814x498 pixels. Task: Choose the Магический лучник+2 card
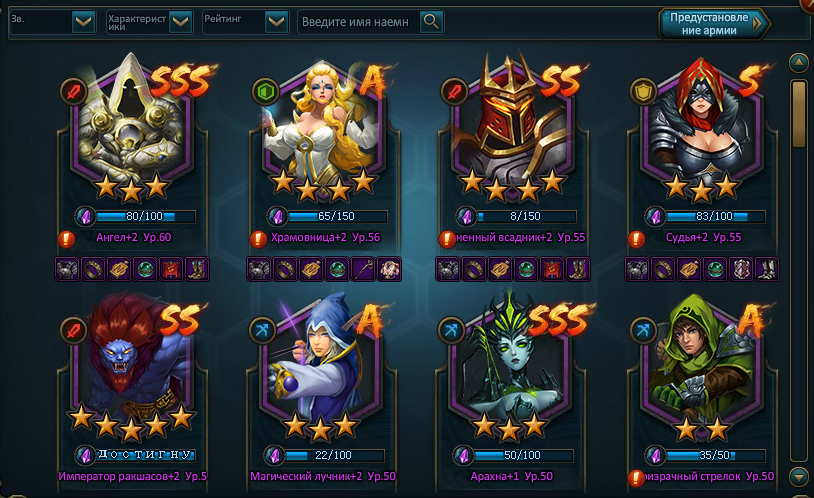point(318,370)
